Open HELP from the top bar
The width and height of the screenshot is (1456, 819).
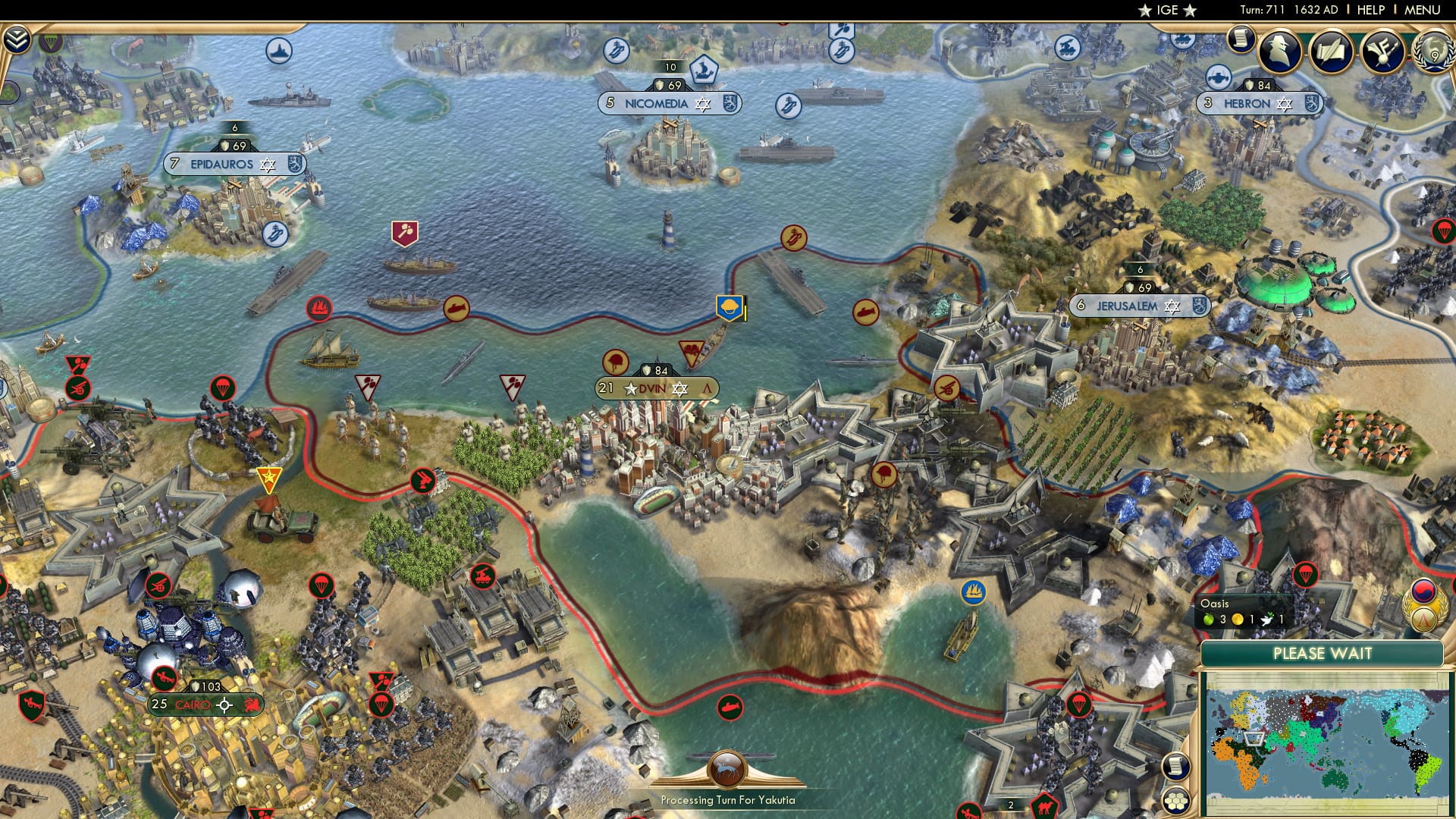pos(1370,9)
